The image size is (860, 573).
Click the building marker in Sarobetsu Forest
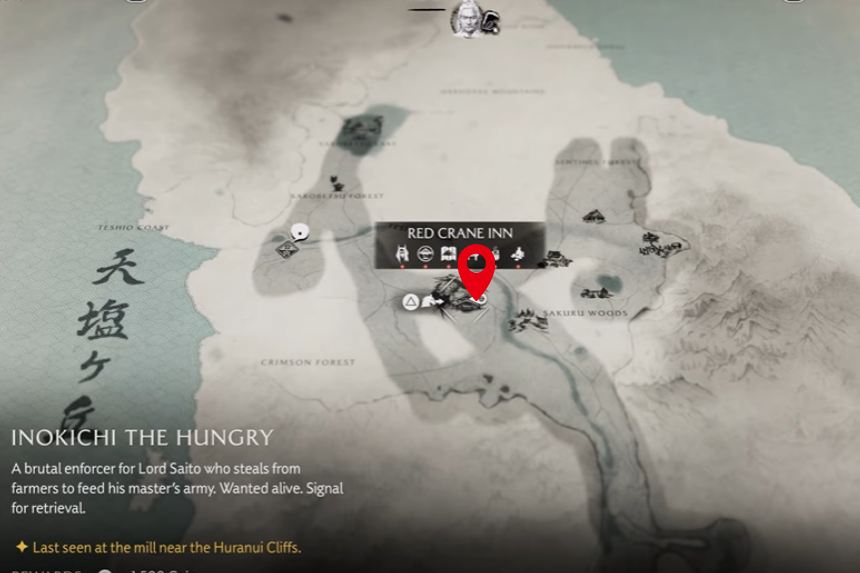pos(338,184)
